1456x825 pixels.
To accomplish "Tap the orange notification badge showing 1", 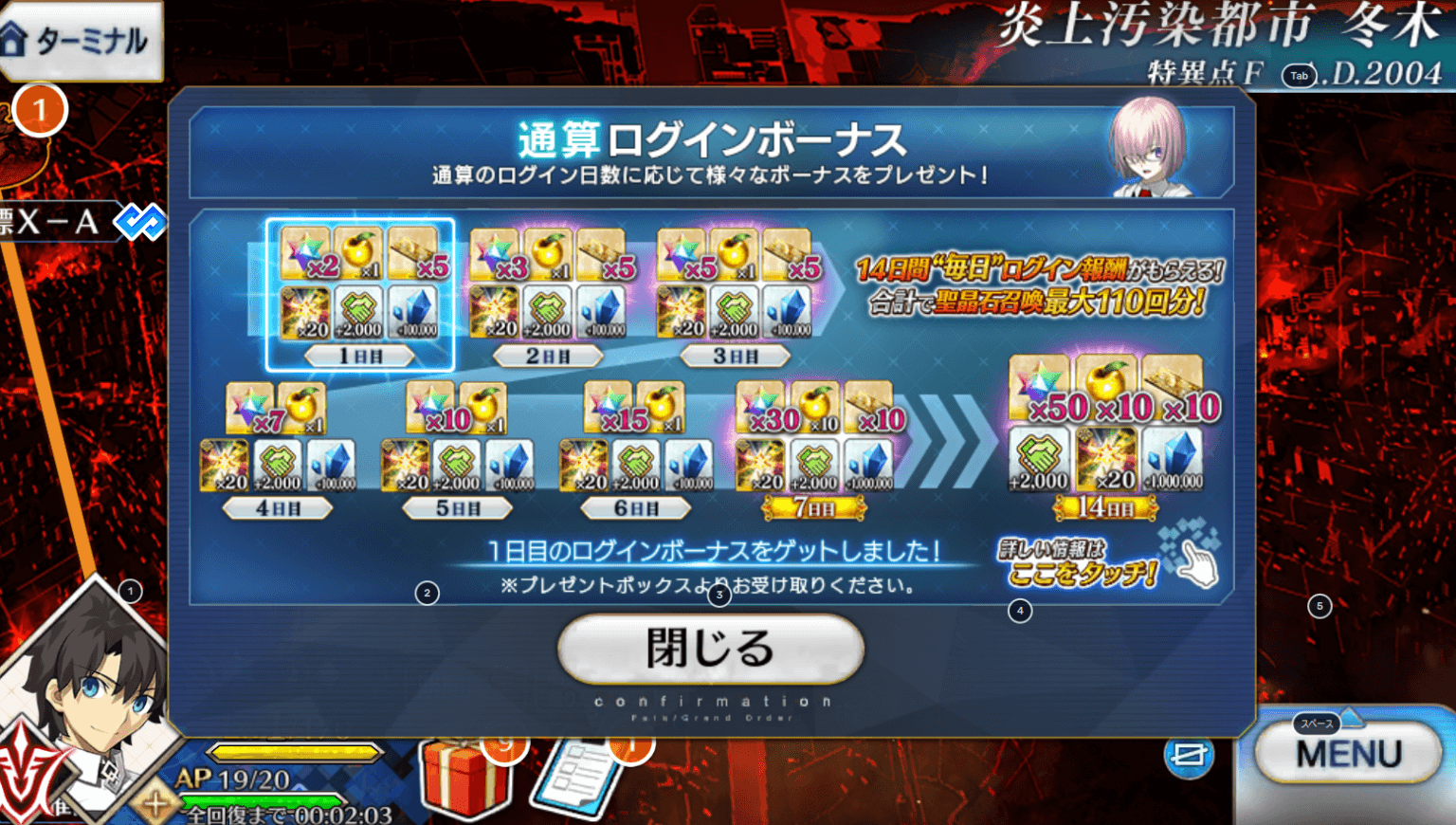I will point(39,110).
